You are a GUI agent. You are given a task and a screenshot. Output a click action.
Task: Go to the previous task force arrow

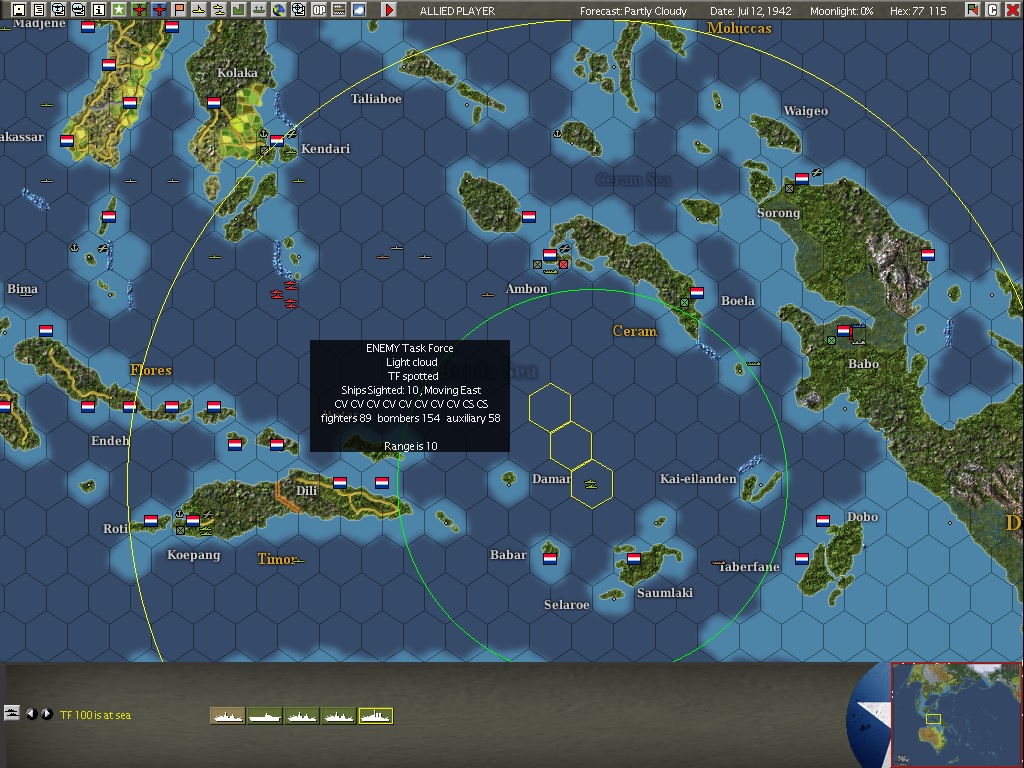(31, 714)
